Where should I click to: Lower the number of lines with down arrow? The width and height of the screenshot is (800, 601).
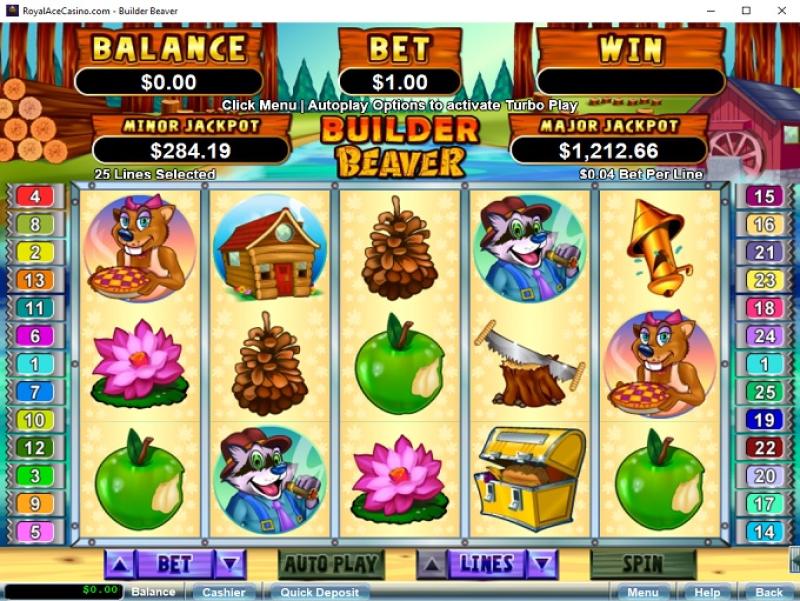543,564
